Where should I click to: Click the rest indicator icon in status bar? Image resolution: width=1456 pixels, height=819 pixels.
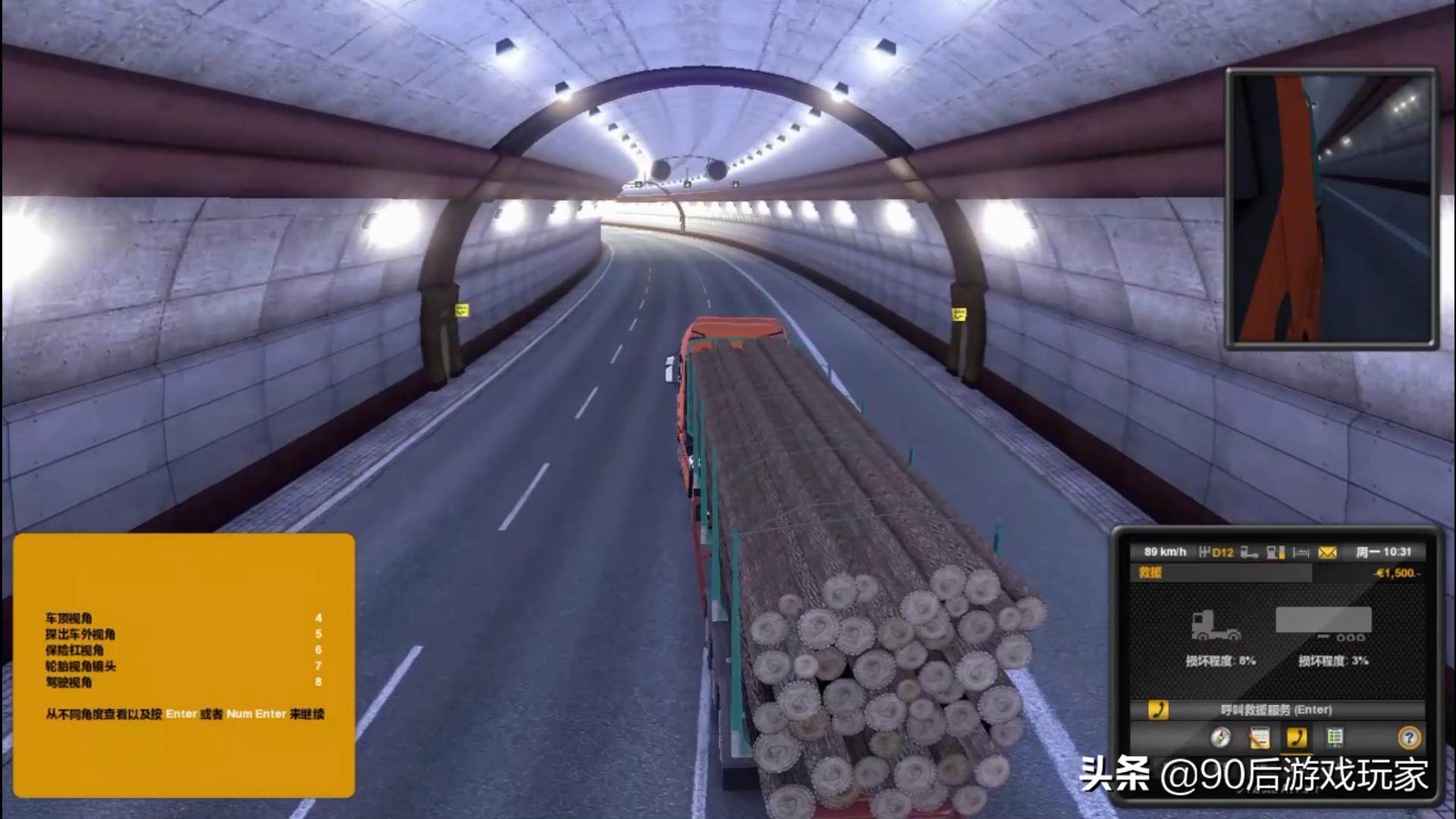tap(1300, 552)
